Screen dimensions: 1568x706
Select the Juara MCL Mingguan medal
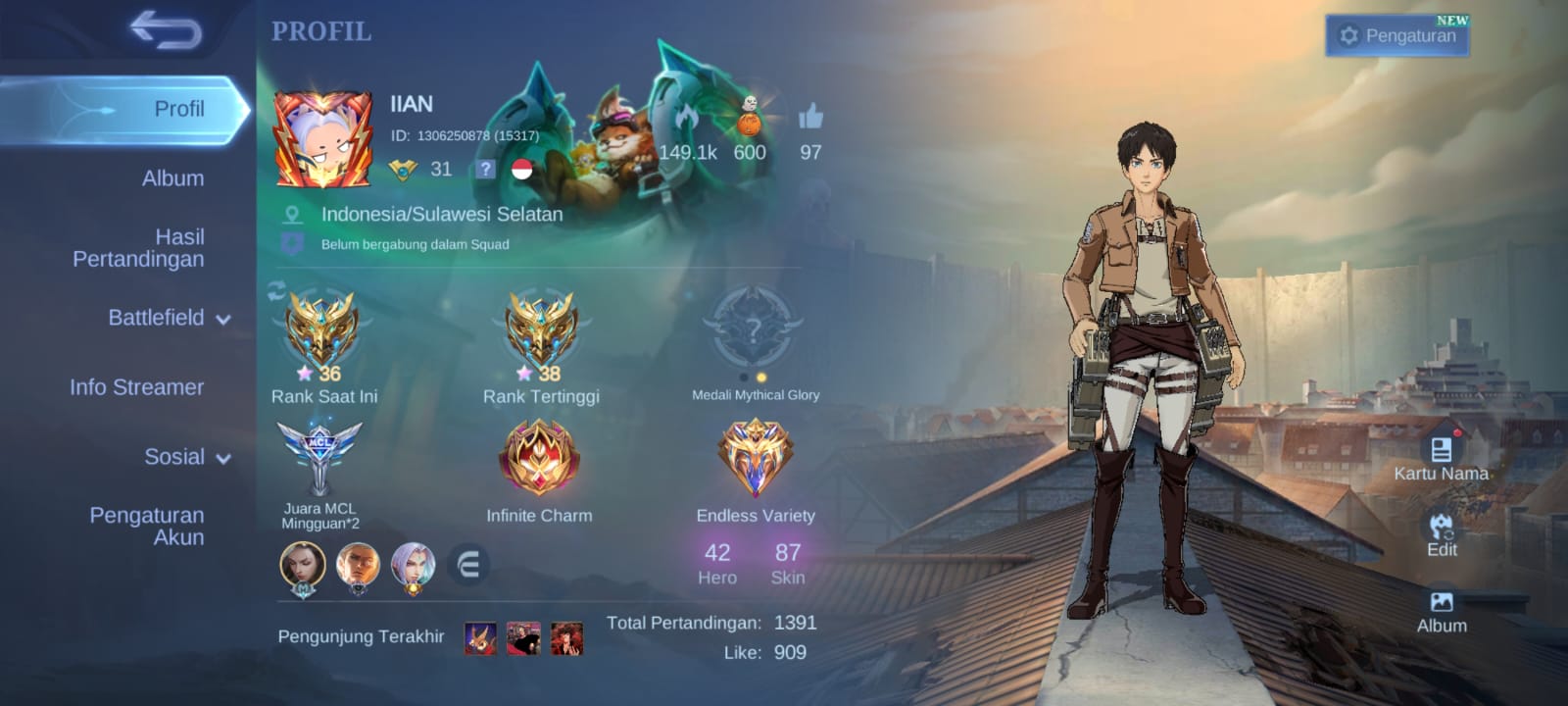coord(319,458)
